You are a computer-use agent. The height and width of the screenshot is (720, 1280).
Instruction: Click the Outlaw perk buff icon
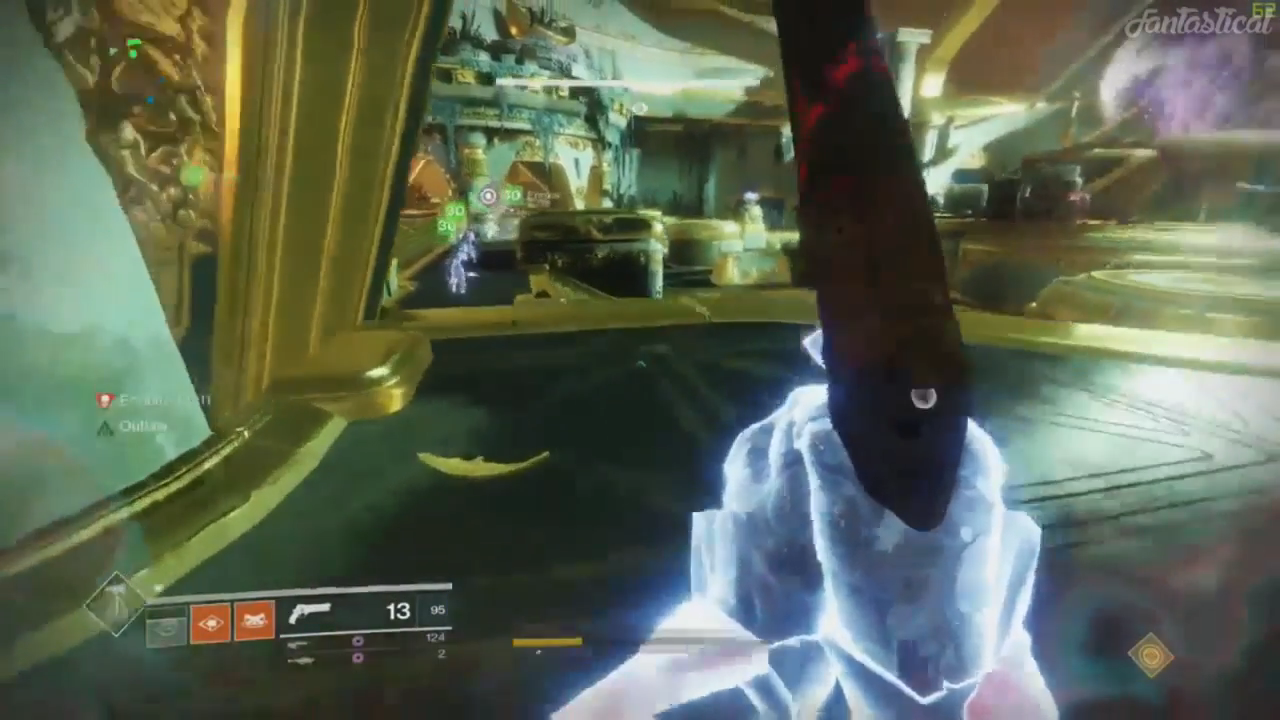pos(104,427)
